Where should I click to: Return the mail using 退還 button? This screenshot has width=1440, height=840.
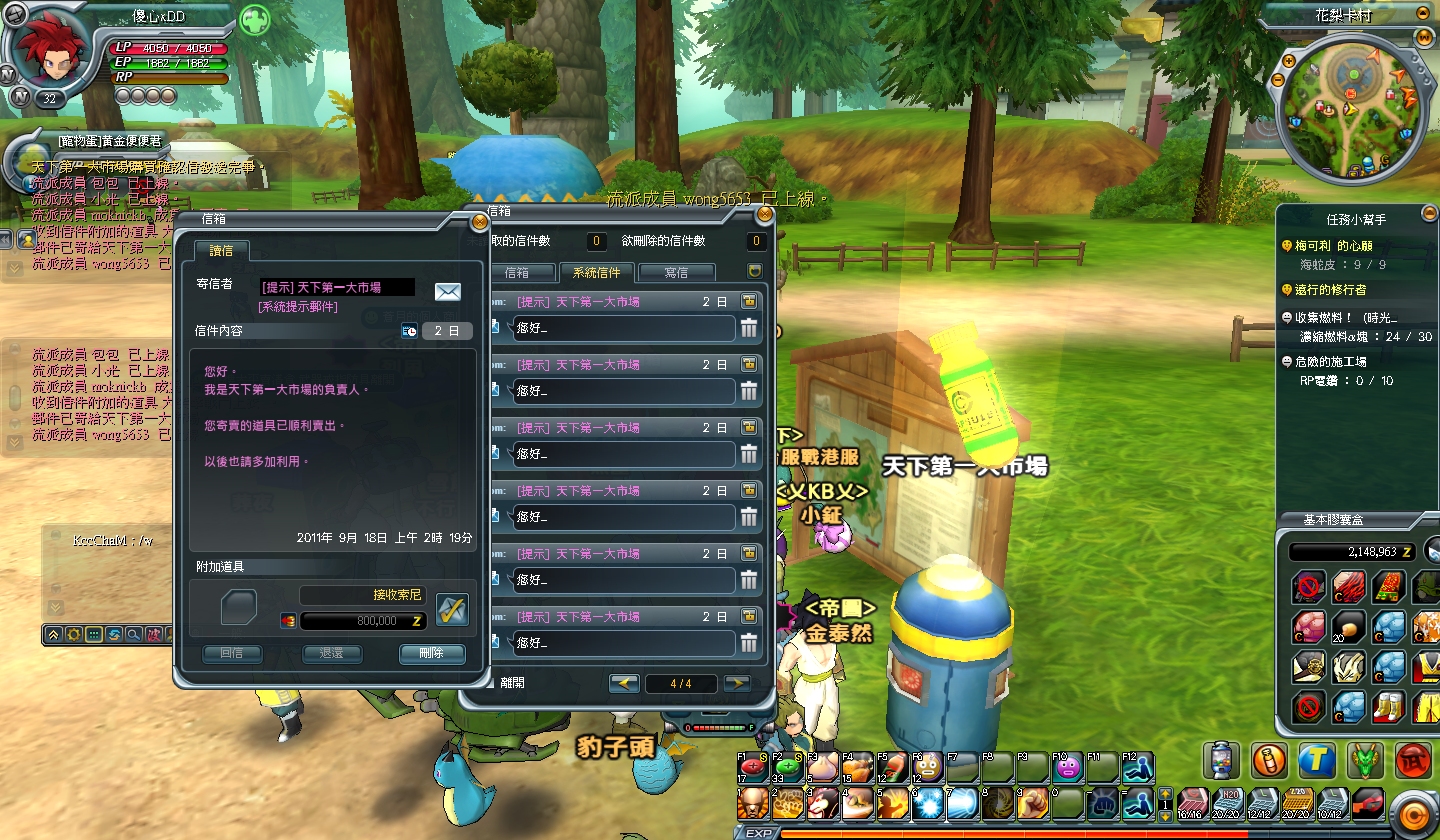(332, 654)
